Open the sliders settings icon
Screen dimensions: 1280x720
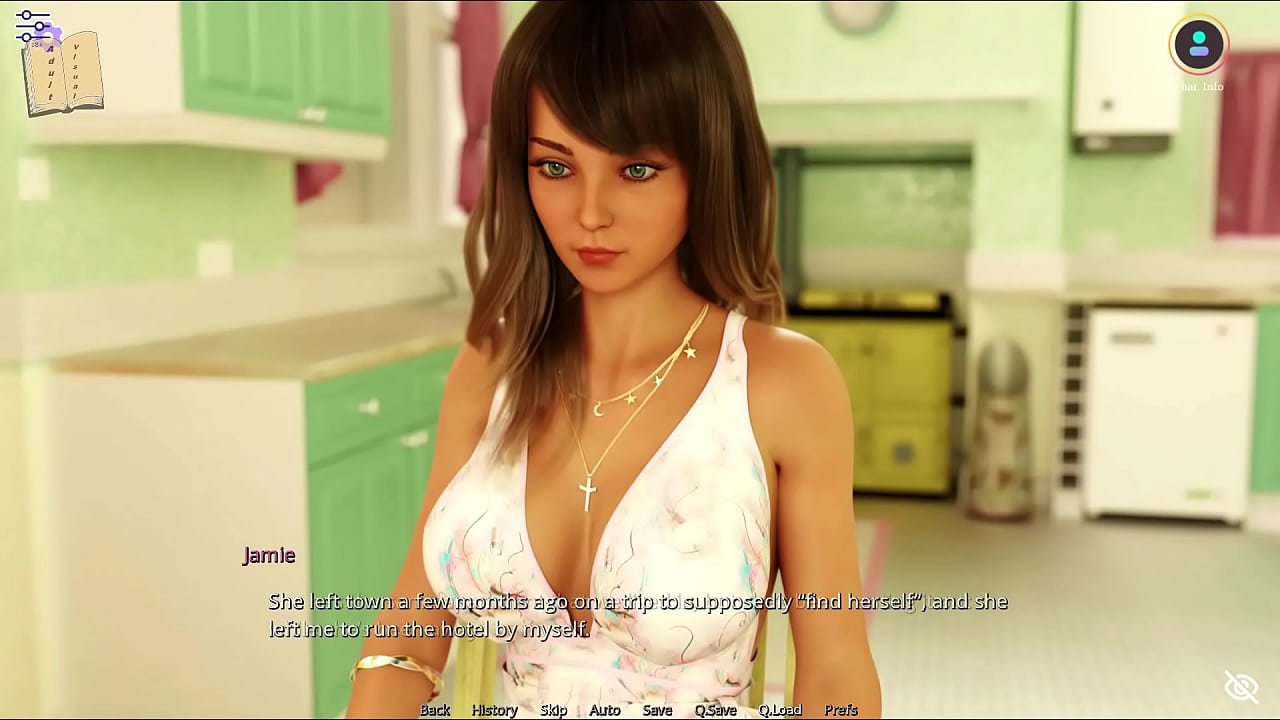tap(33, 27)
